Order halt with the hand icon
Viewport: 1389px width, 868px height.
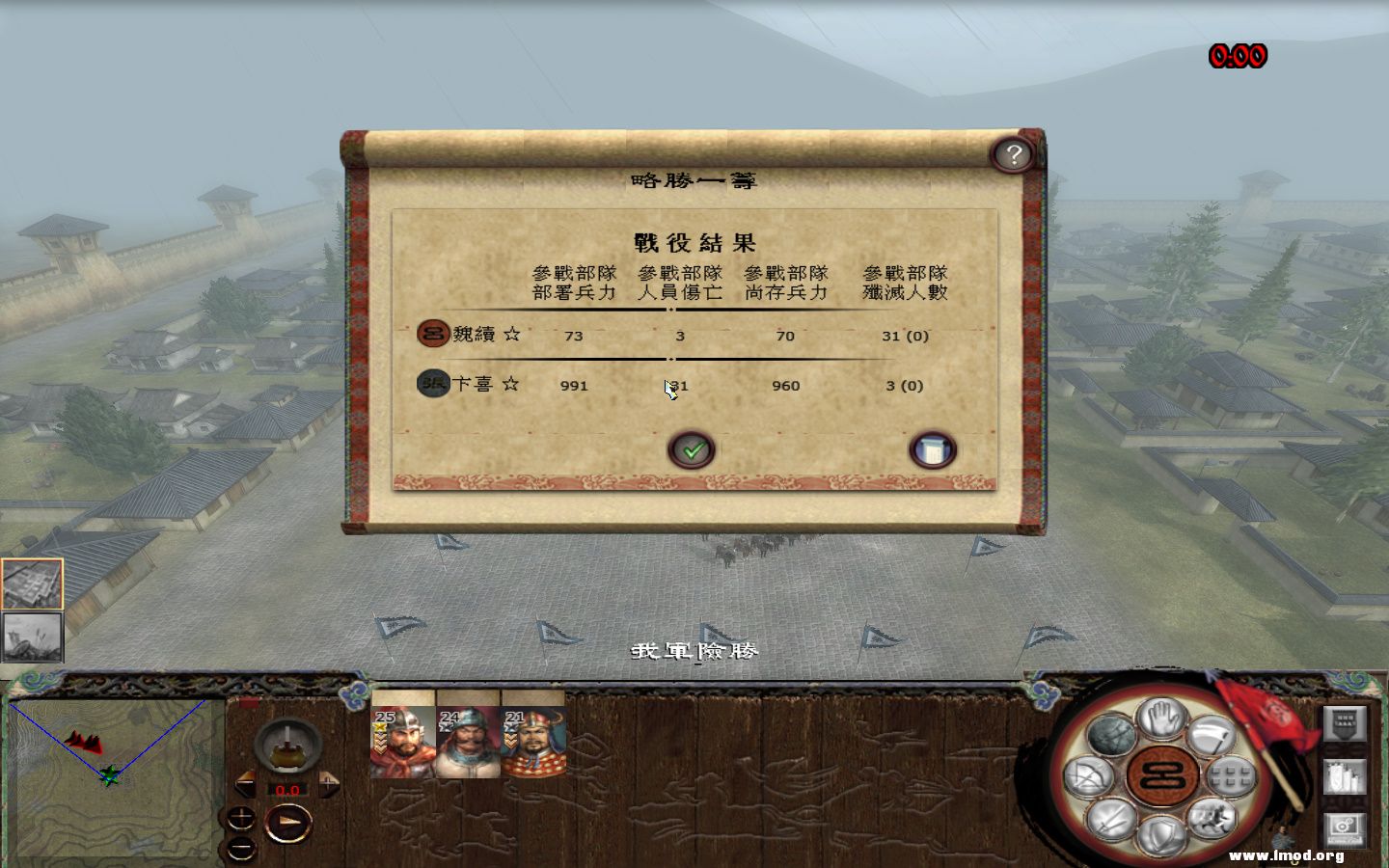1160,721
